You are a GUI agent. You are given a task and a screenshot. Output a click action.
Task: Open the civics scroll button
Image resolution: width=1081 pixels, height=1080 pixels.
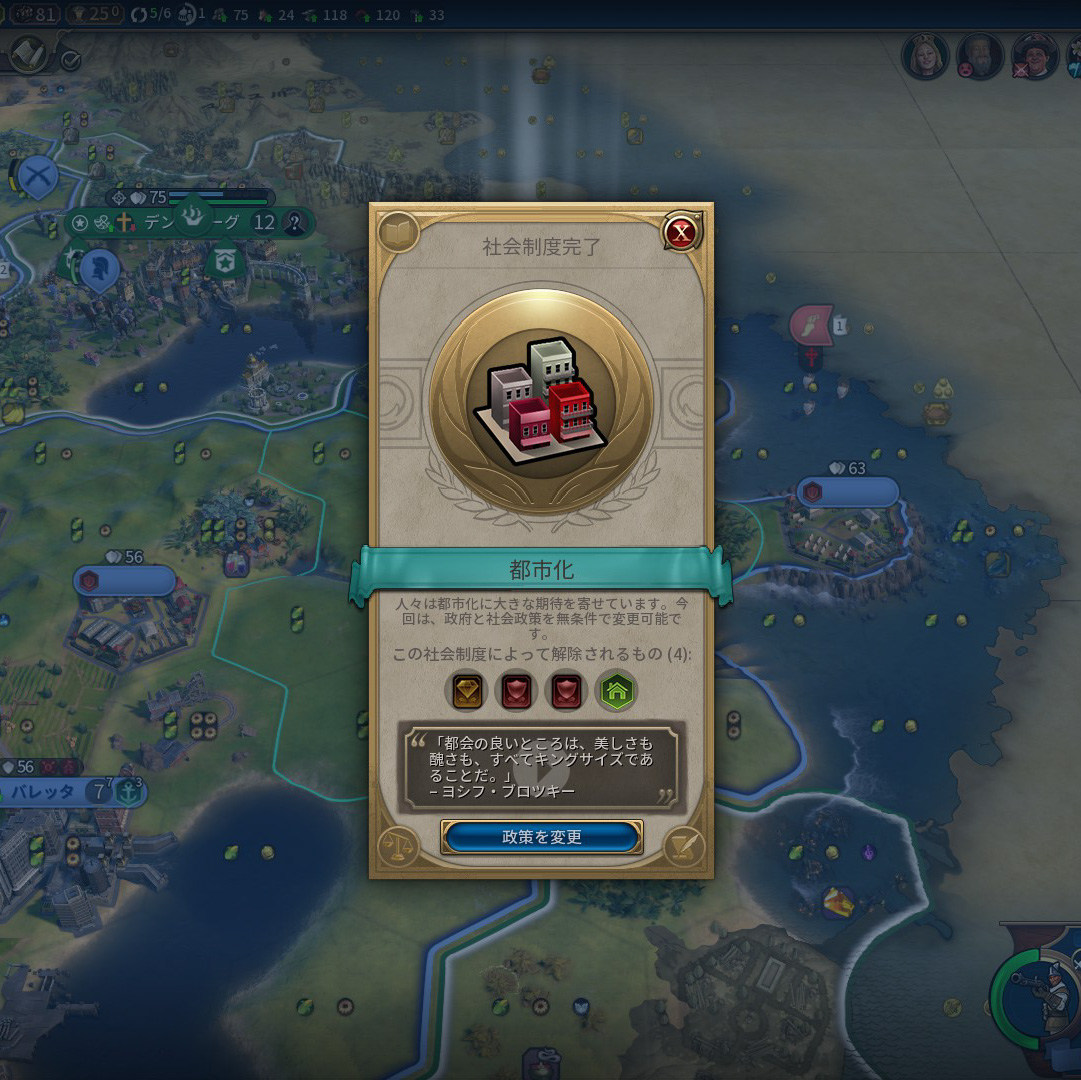pos(28,53)
